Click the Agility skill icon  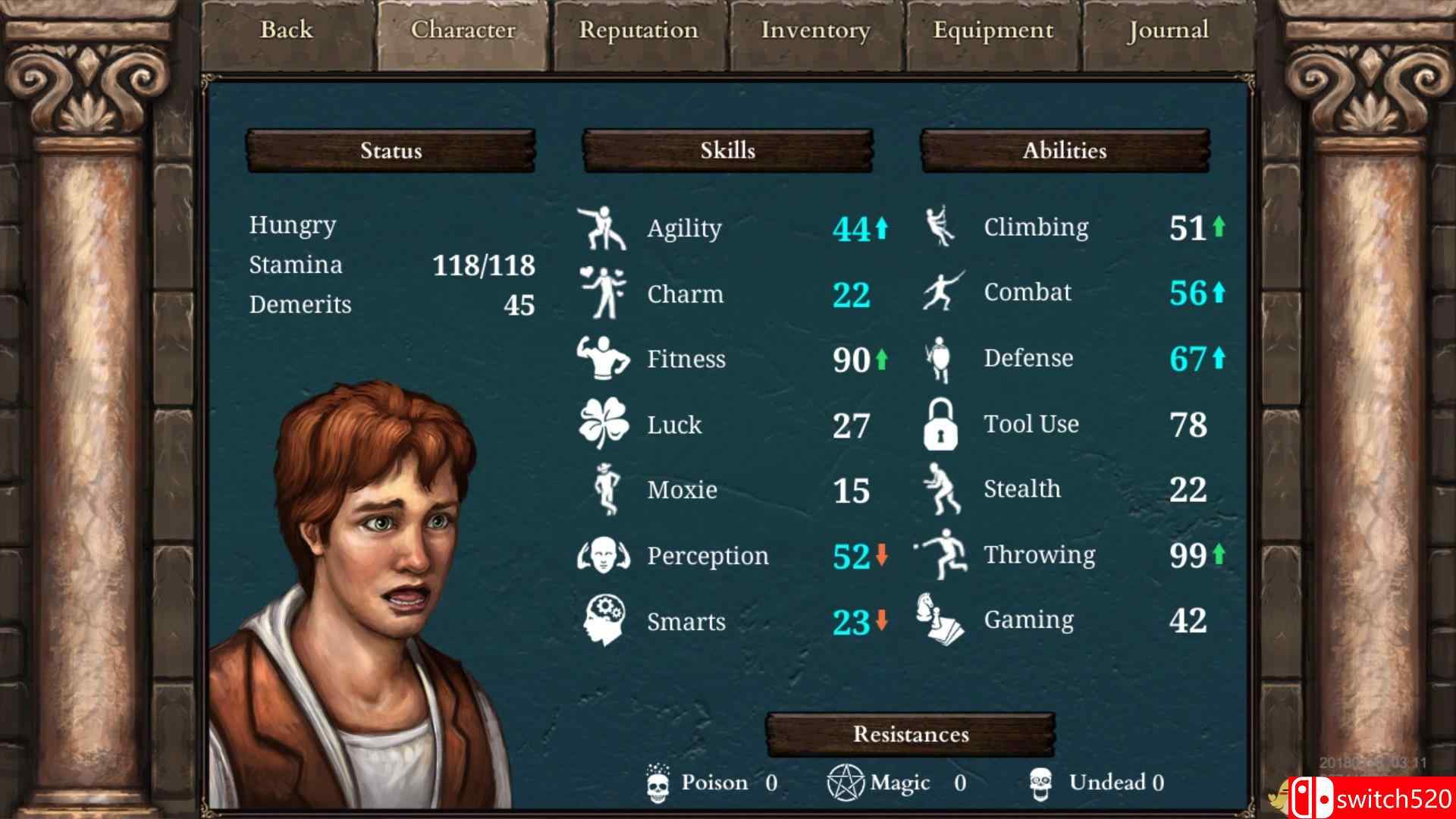coord(603,227)
